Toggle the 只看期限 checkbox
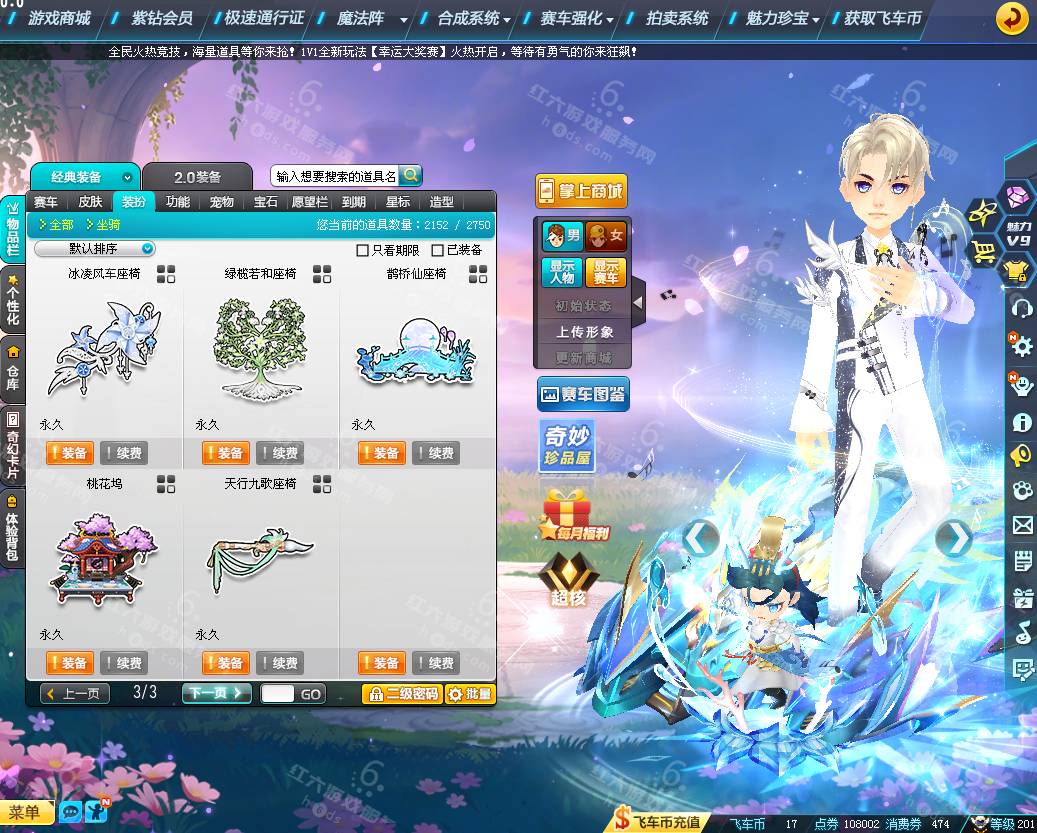The height and width of the screenshot is (833, 1037). [363, 250]
